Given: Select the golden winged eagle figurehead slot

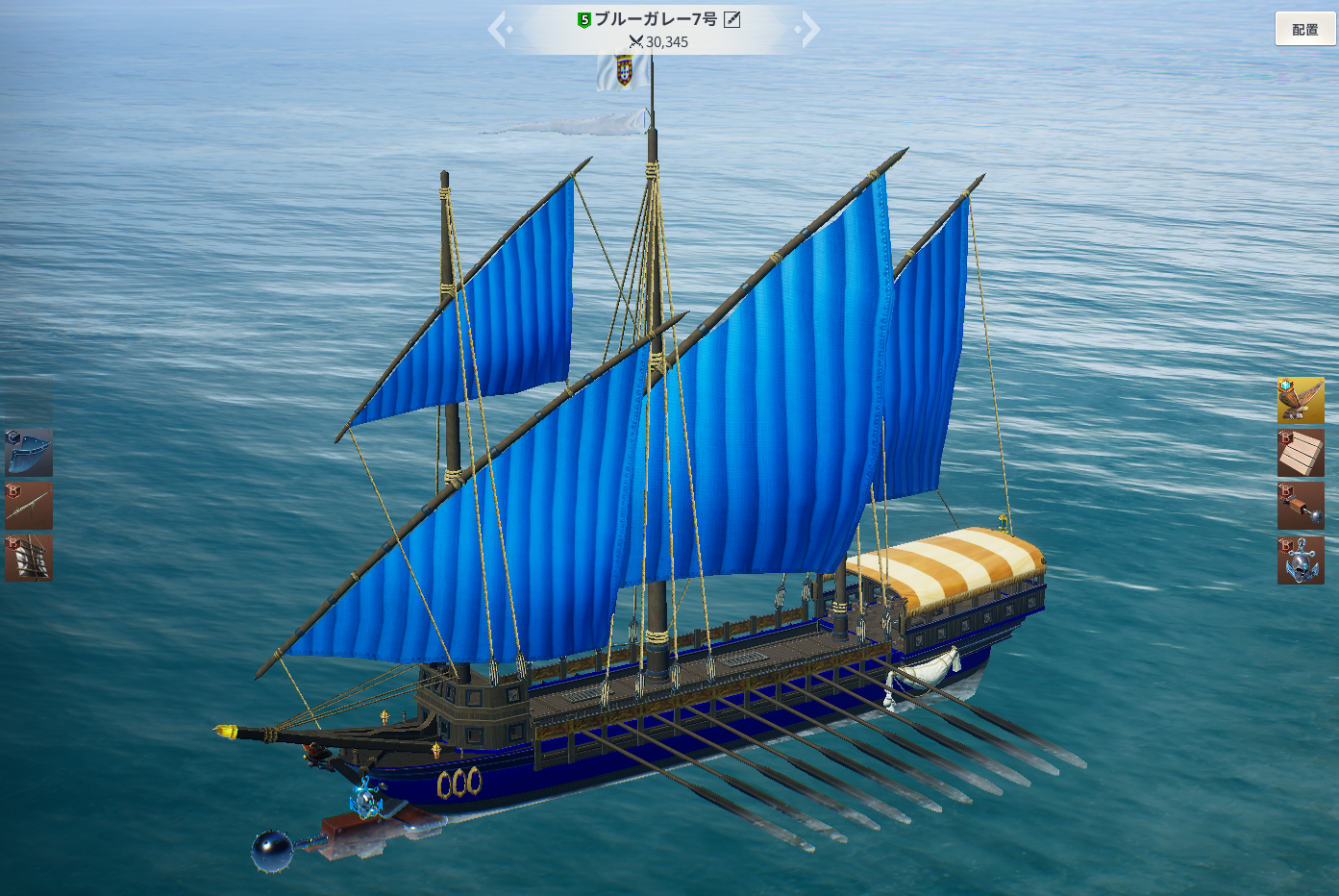Looking at the screenshot, I should [x=1301, y=400].
